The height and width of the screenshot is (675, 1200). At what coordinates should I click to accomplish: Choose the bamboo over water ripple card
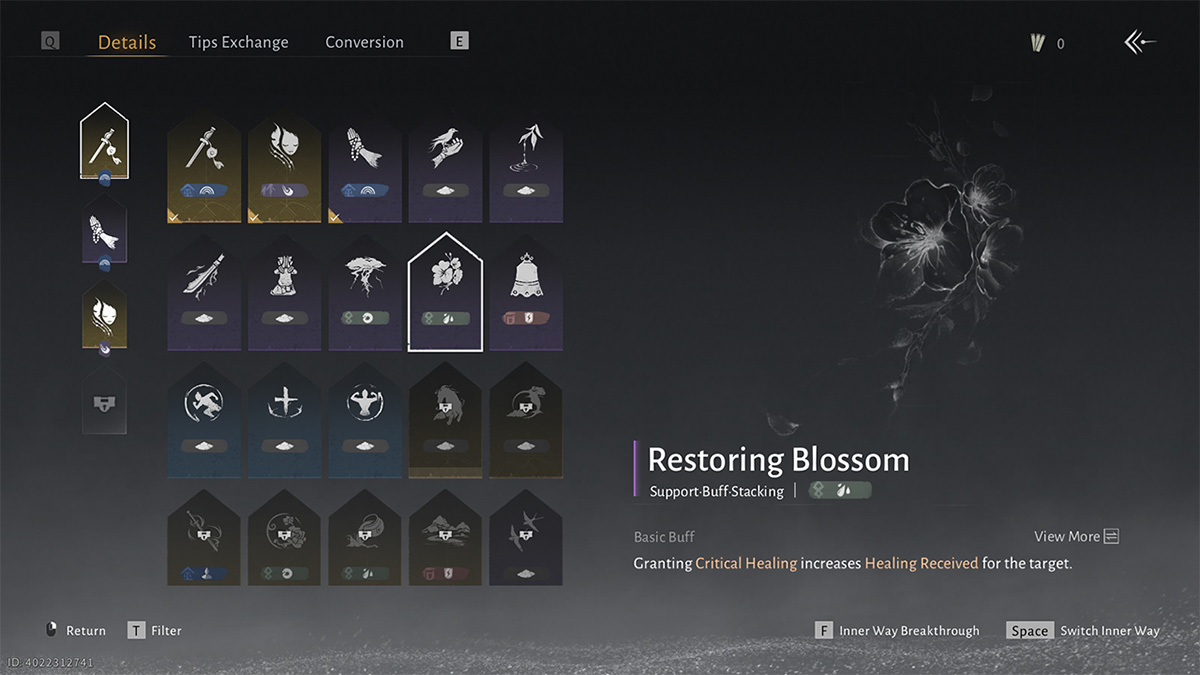click(526, 165)
